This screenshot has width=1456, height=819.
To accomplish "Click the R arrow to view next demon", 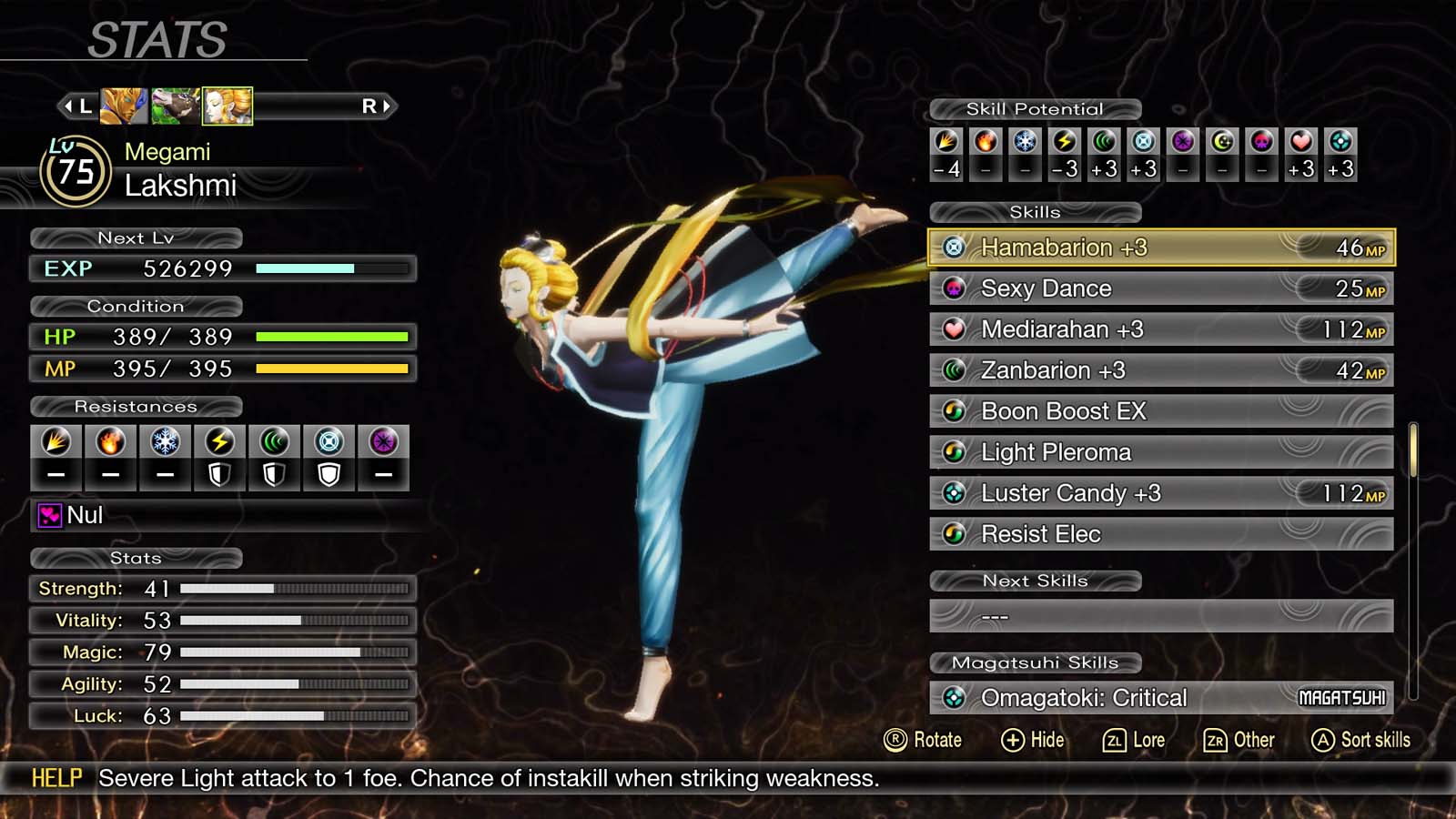I will (x=376, y=106).
